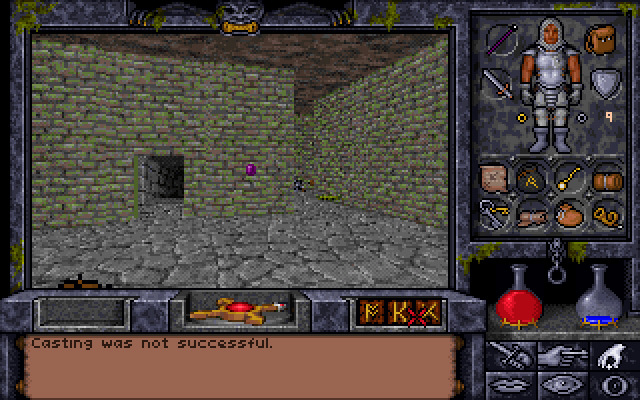Choose the Use pointing-hand command

point(560,355)
